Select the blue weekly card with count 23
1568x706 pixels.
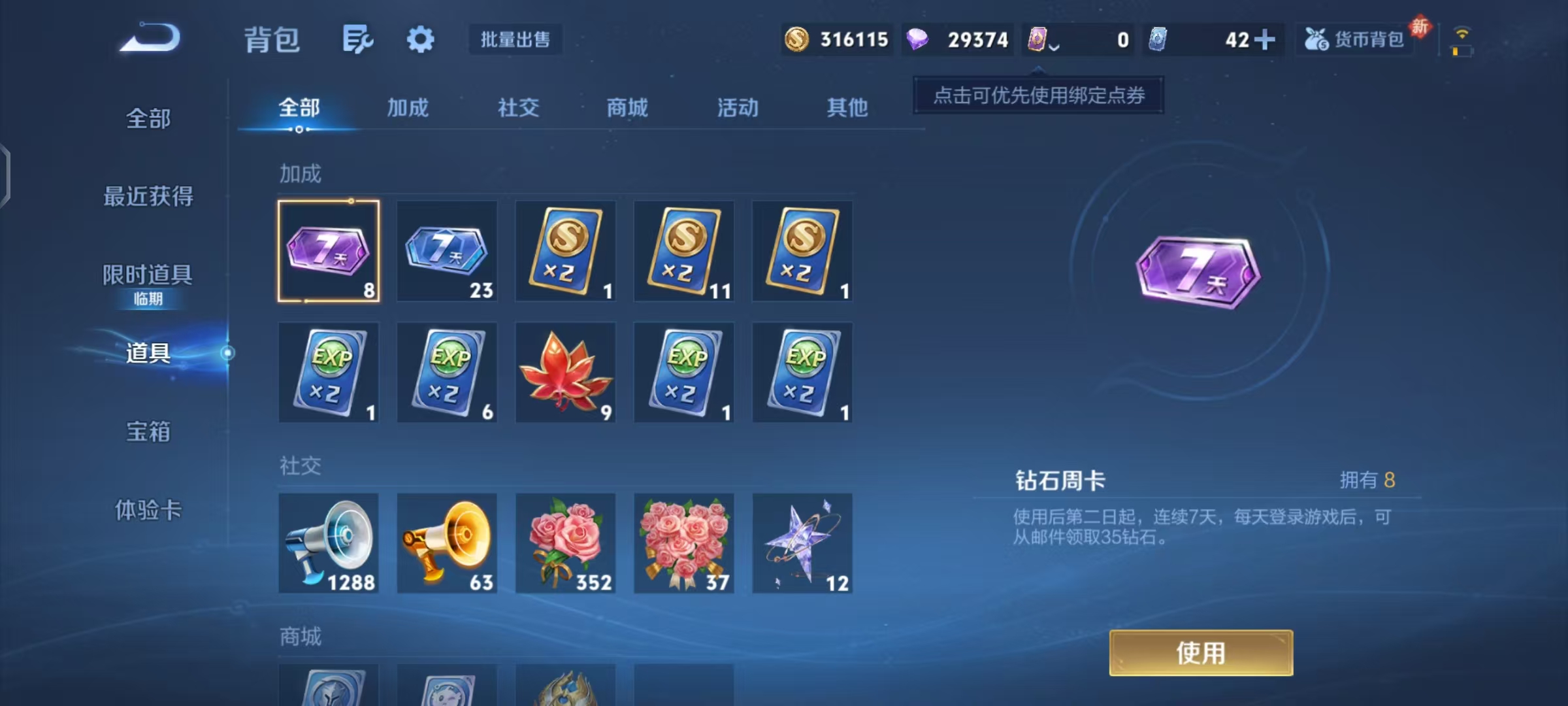[447, 250]
